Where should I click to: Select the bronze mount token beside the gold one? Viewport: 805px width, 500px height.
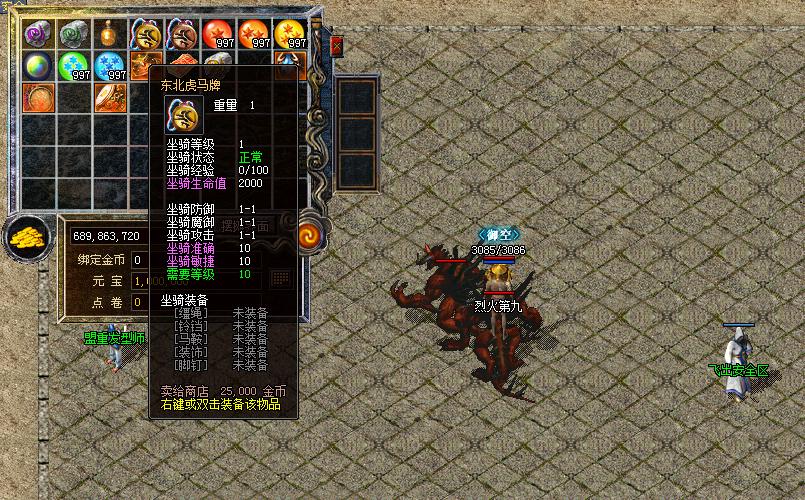(x=183, y=34)
